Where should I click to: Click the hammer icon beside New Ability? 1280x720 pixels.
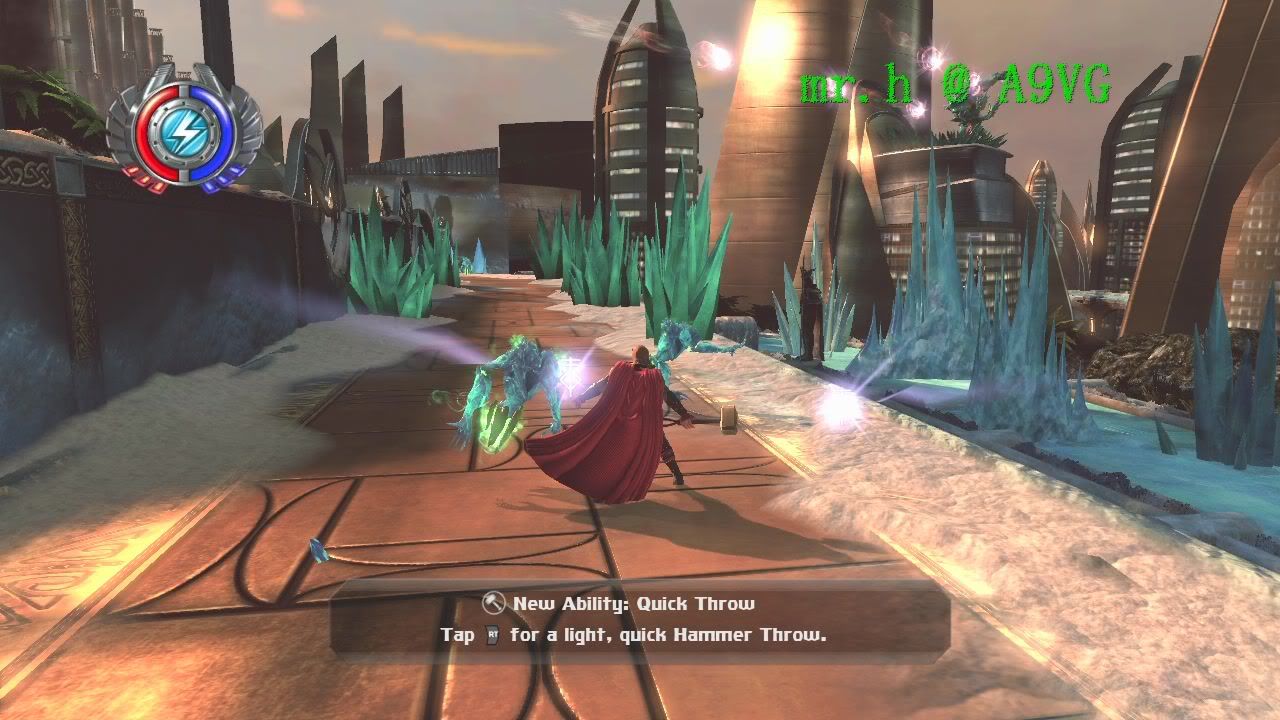pos(493,603)
